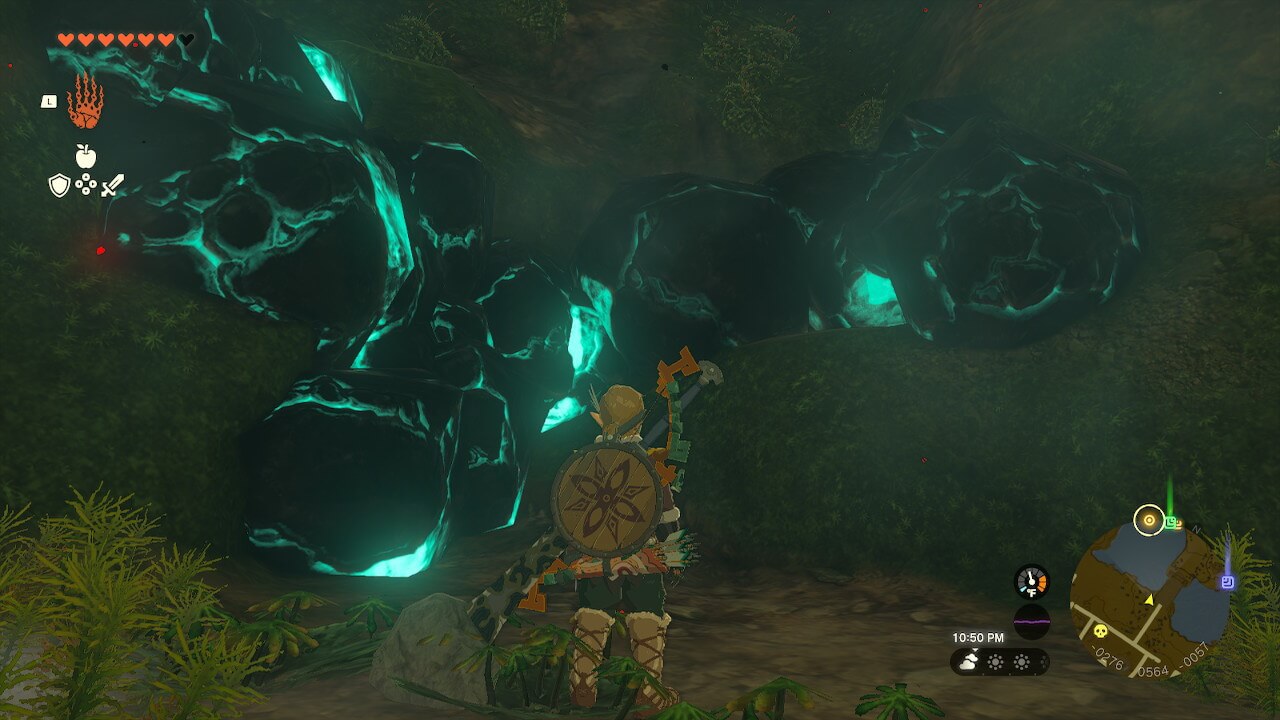This screenshot has height=720, width=1280.
Task: Toggle the L button prompt badge
Action: (x=50, y=101)
